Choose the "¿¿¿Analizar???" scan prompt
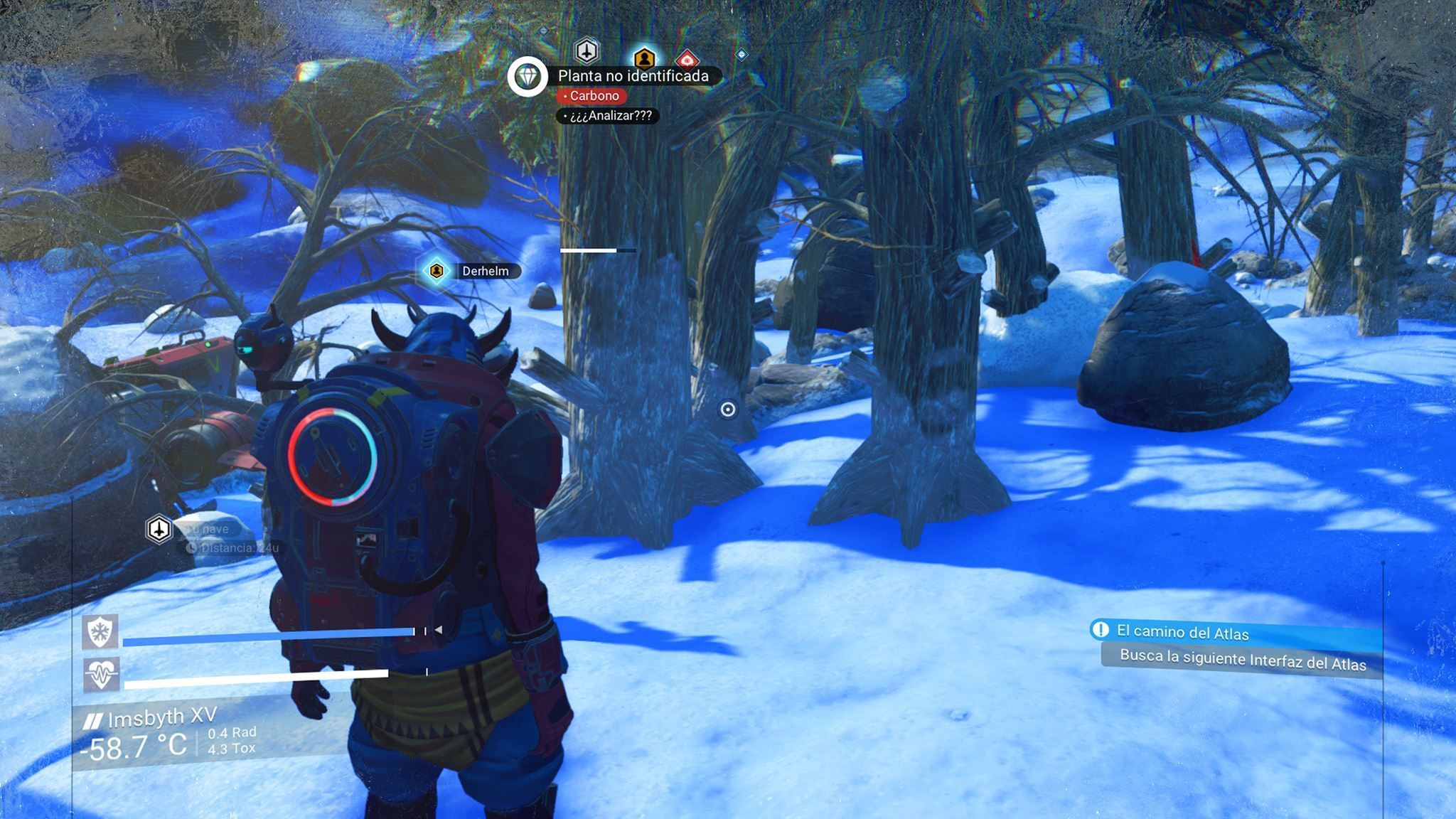 click(x=610, y=116)
